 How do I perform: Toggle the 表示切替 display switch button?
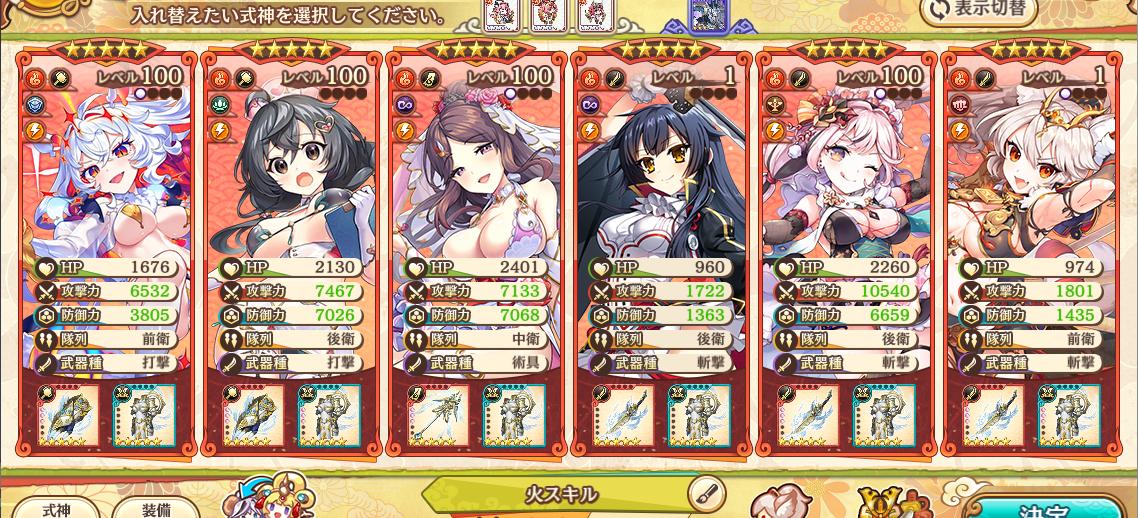click(x=978, y=10)
